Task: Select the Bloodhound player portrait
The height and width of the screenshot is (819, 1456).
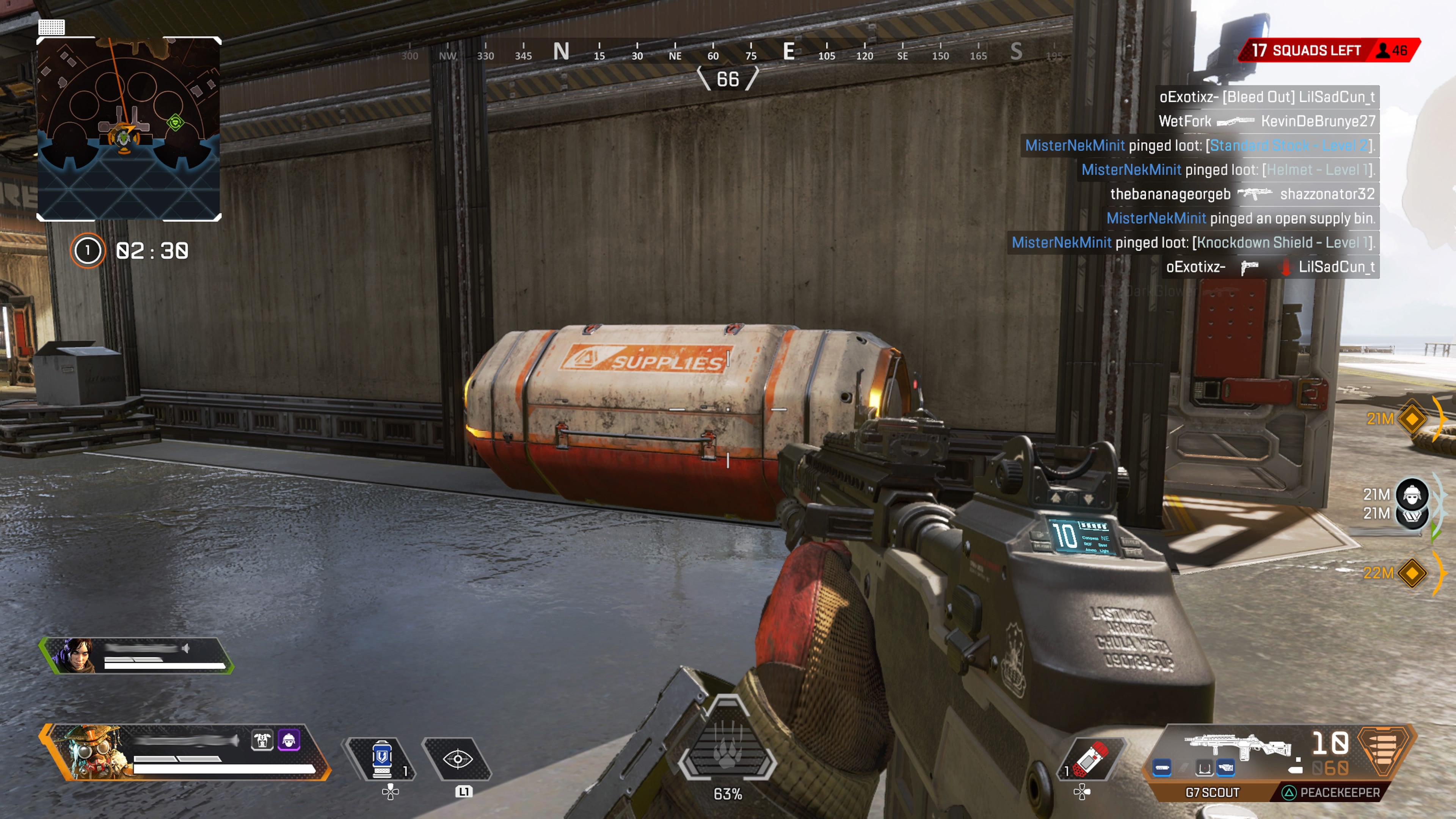Action: pyautogui.click(x=91, y=752)
